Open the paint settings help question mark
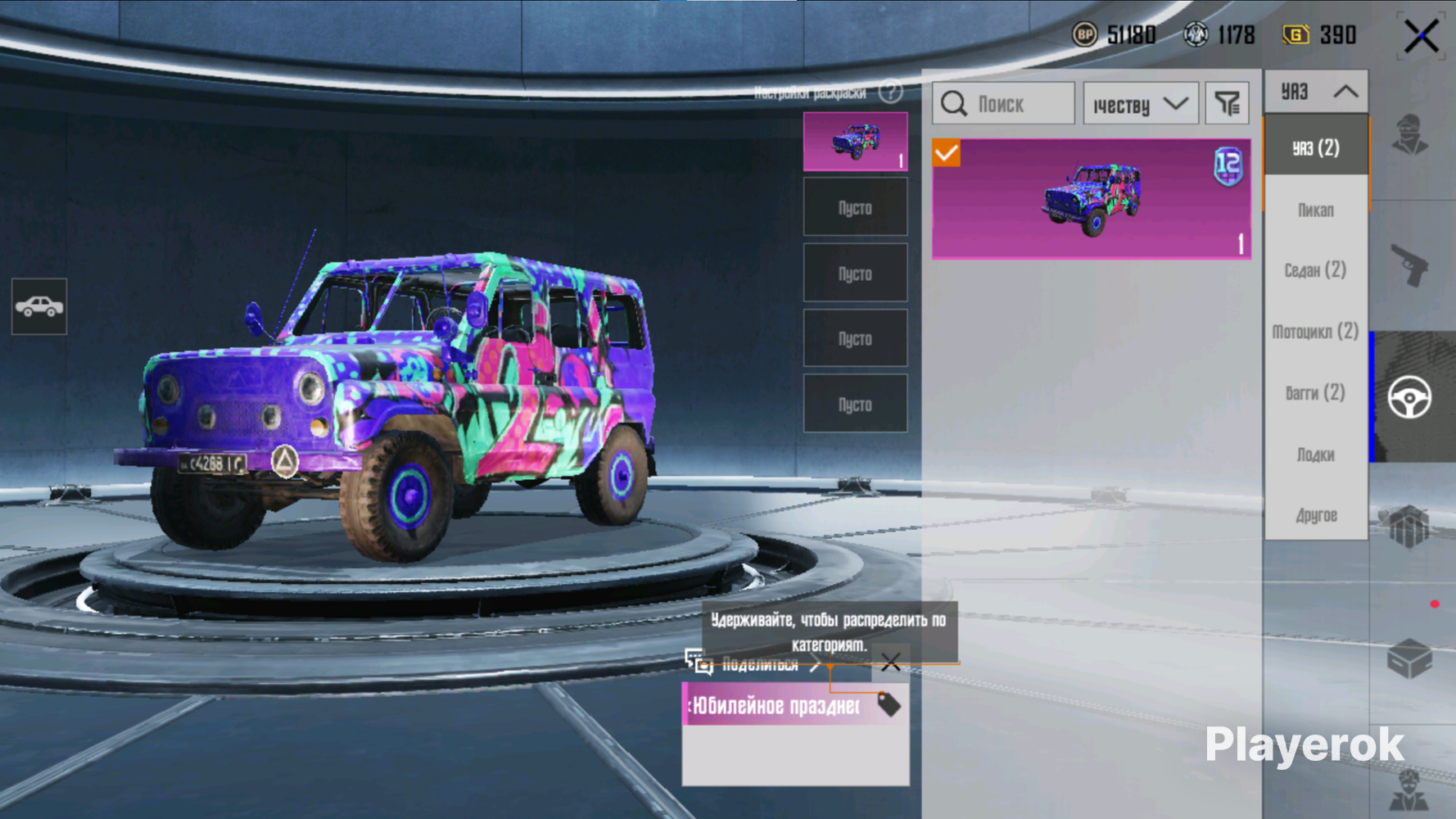The height and width of the screenshot is (819, 1456). [x=890, y=92]
